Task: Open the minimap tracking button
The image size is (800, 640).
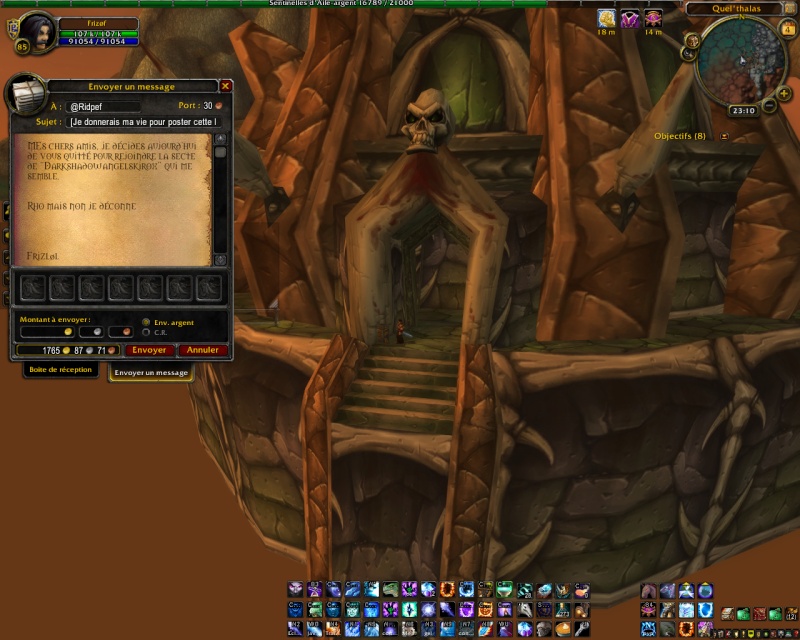Action: [692, 41]
